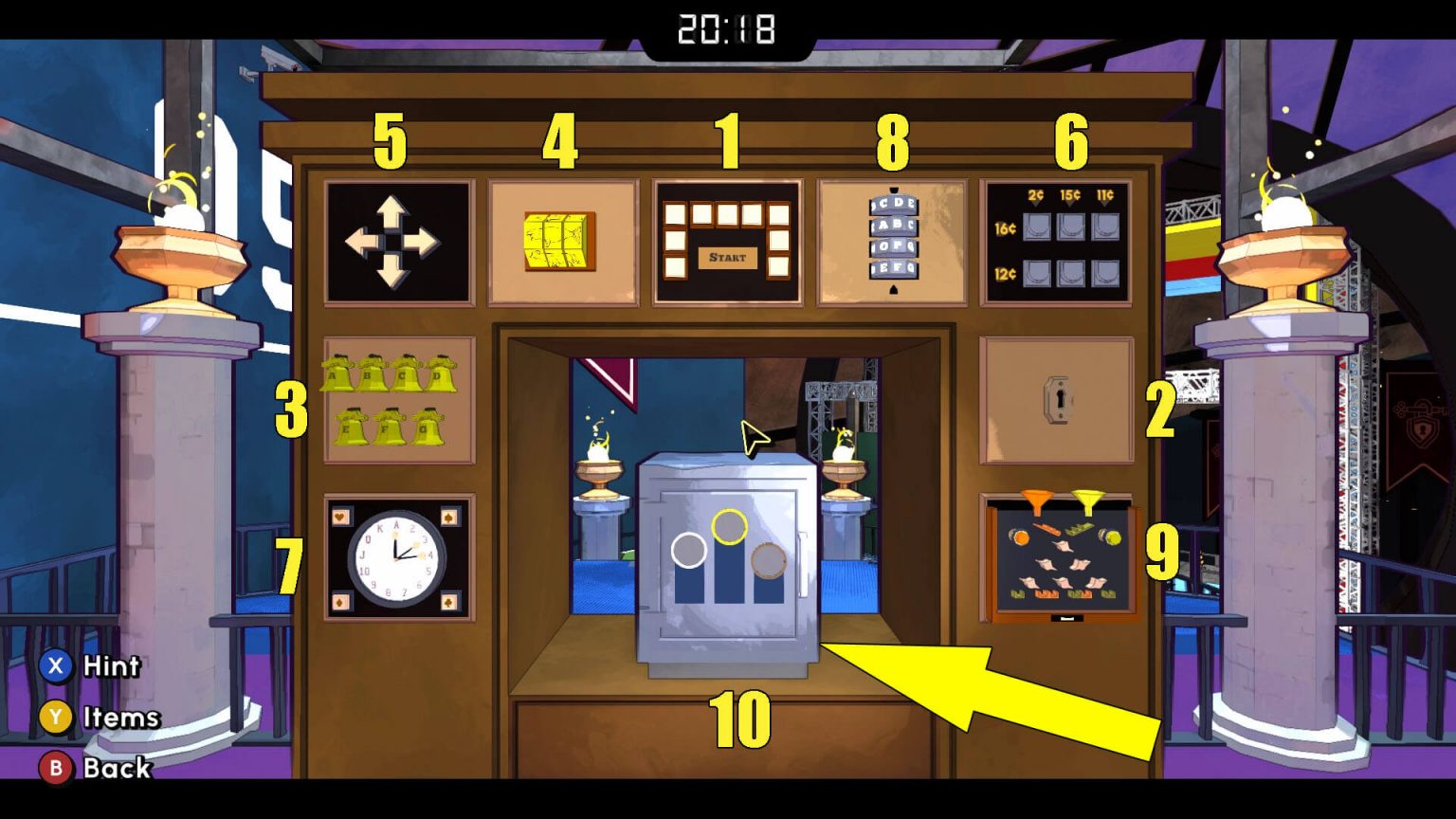Click the bottom arrow of the letter dial
Image resolution: width=1456 pixels, height=819 pixels.
pos(893,290)
